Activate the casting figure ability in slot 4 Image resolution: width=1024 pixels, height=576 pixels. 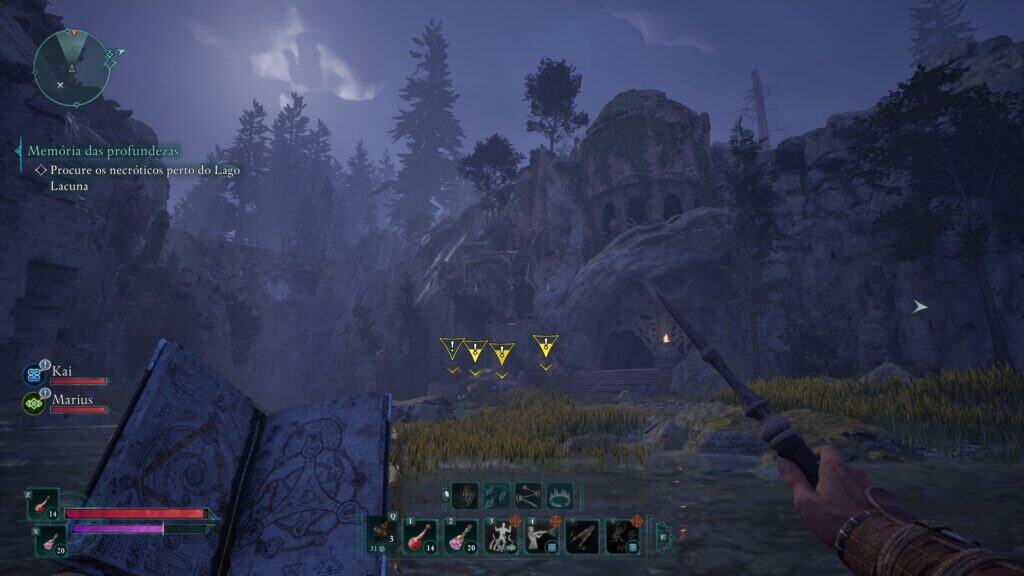(x=541, y=536)
